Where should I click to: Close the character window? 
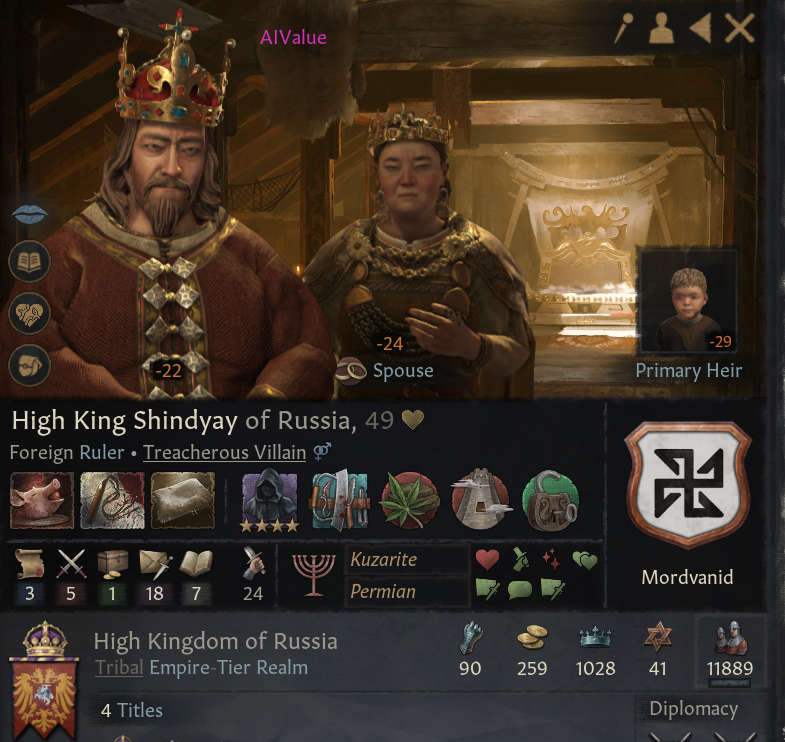(x=740, y=28)
